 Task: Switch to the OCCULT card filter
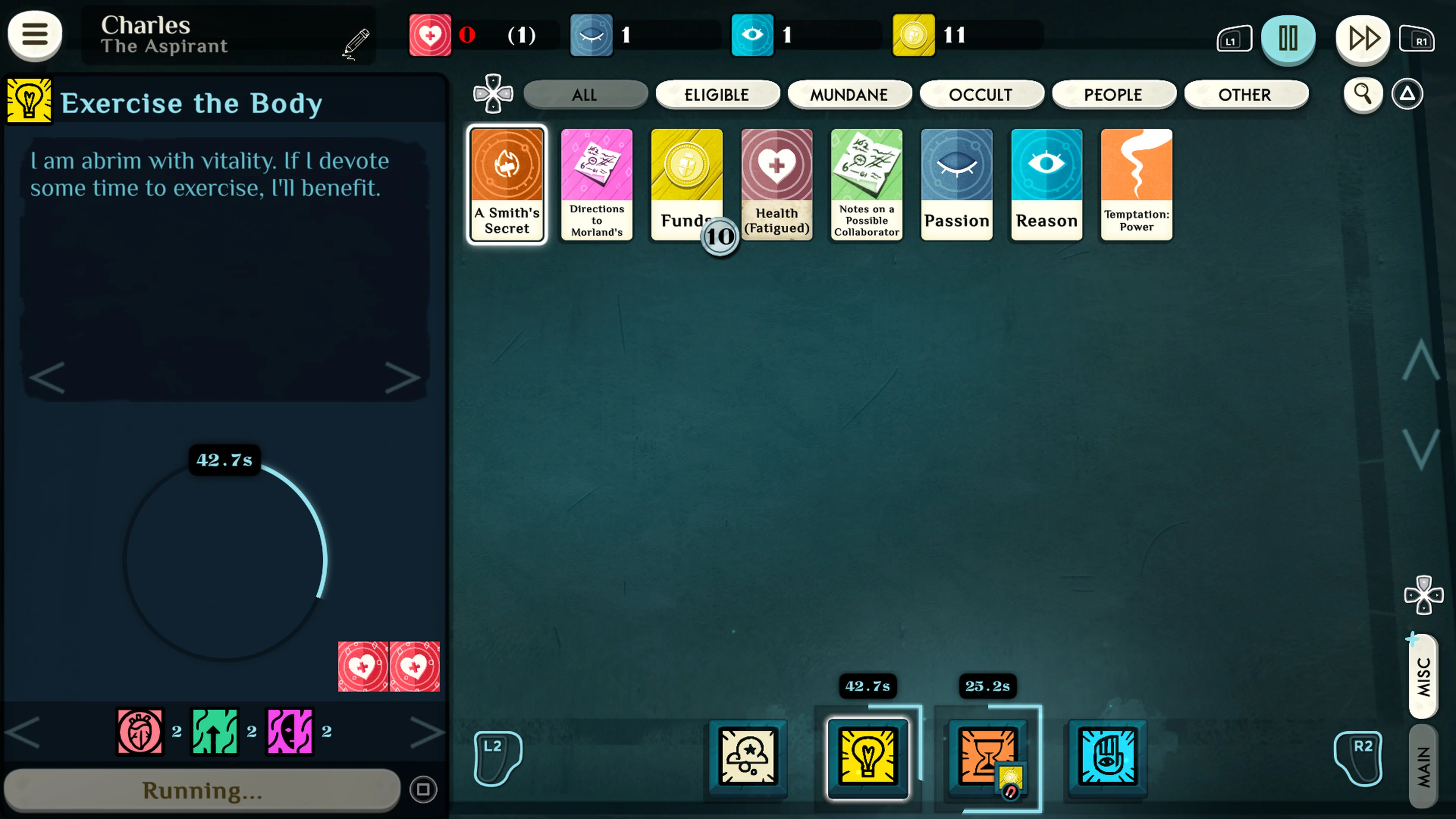(982, 94)
